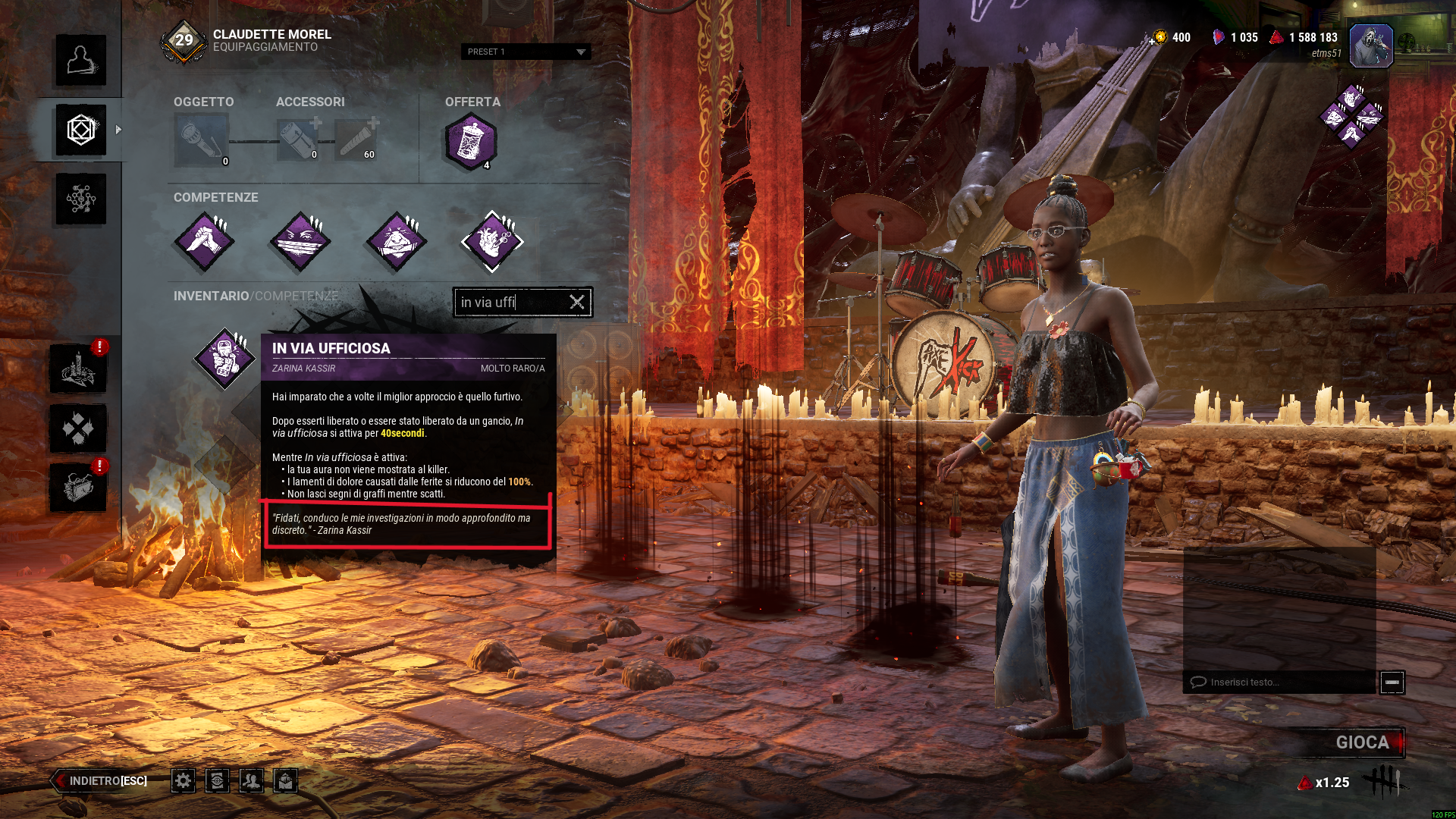Viewport: 1456px width, 819px height.
Task: Open the friends list button
Action: [x=251, y=780]
